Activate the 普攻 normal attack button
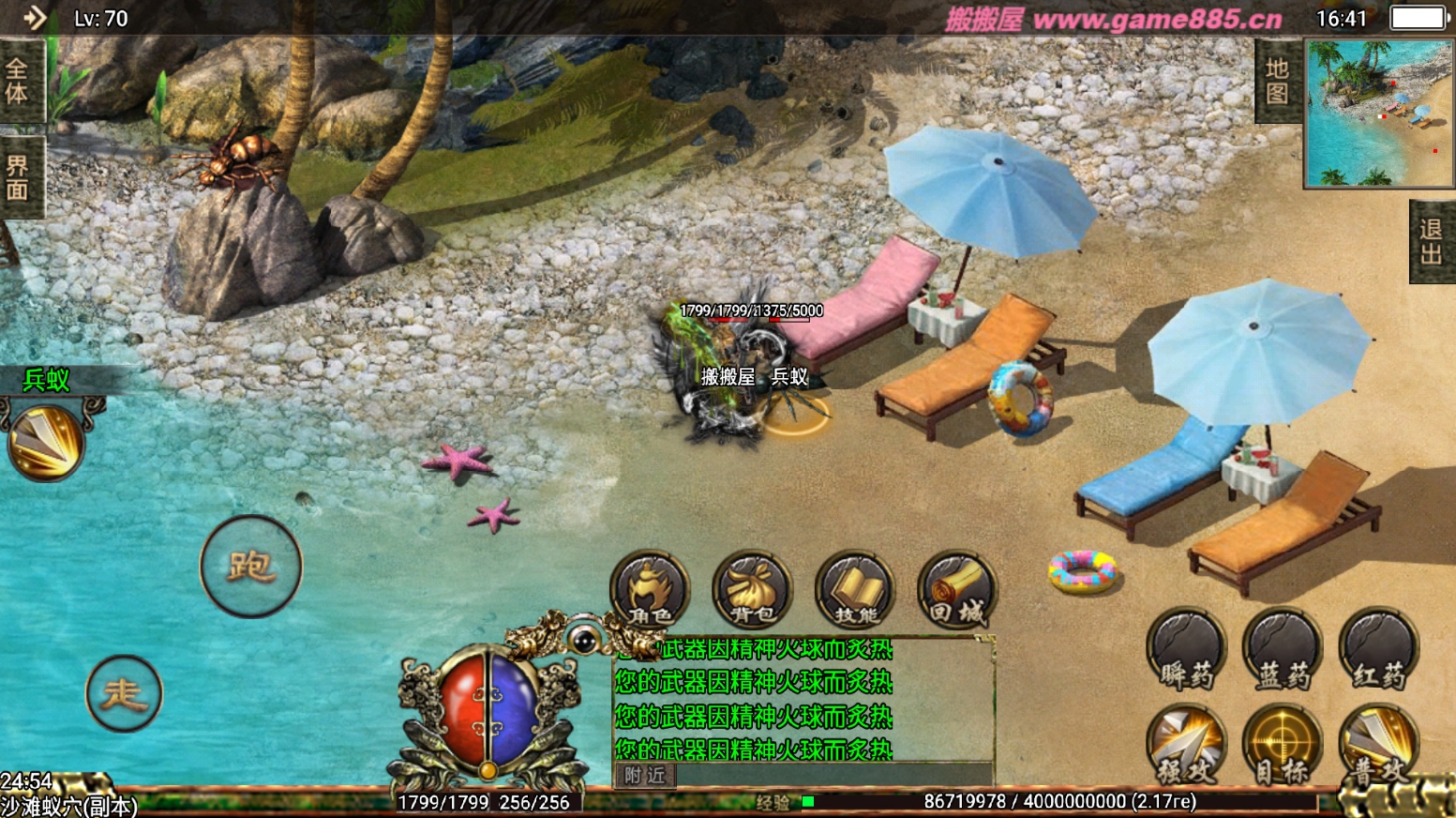This screenshot has height=818, width=1456. click(x=1378, y=746)
